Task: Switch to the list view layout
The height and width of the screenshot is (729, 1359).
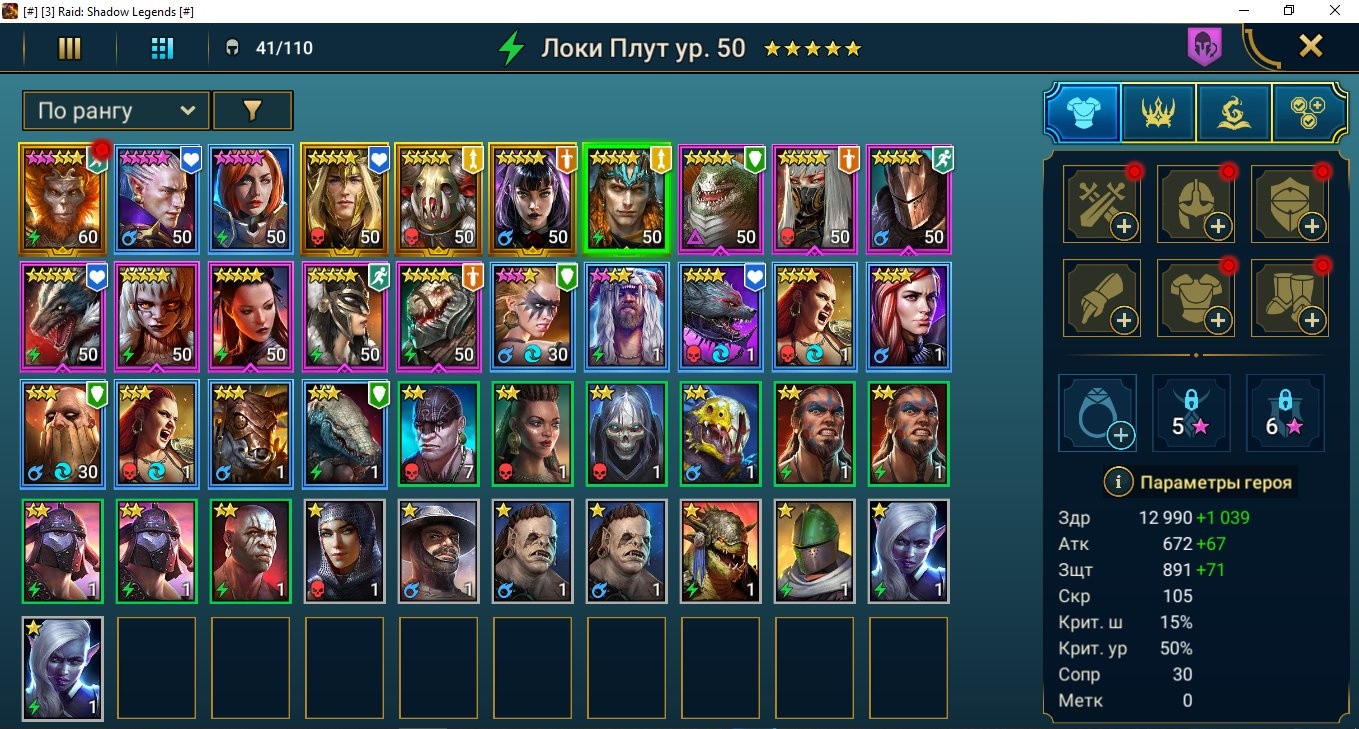Action: coord(69,46)
